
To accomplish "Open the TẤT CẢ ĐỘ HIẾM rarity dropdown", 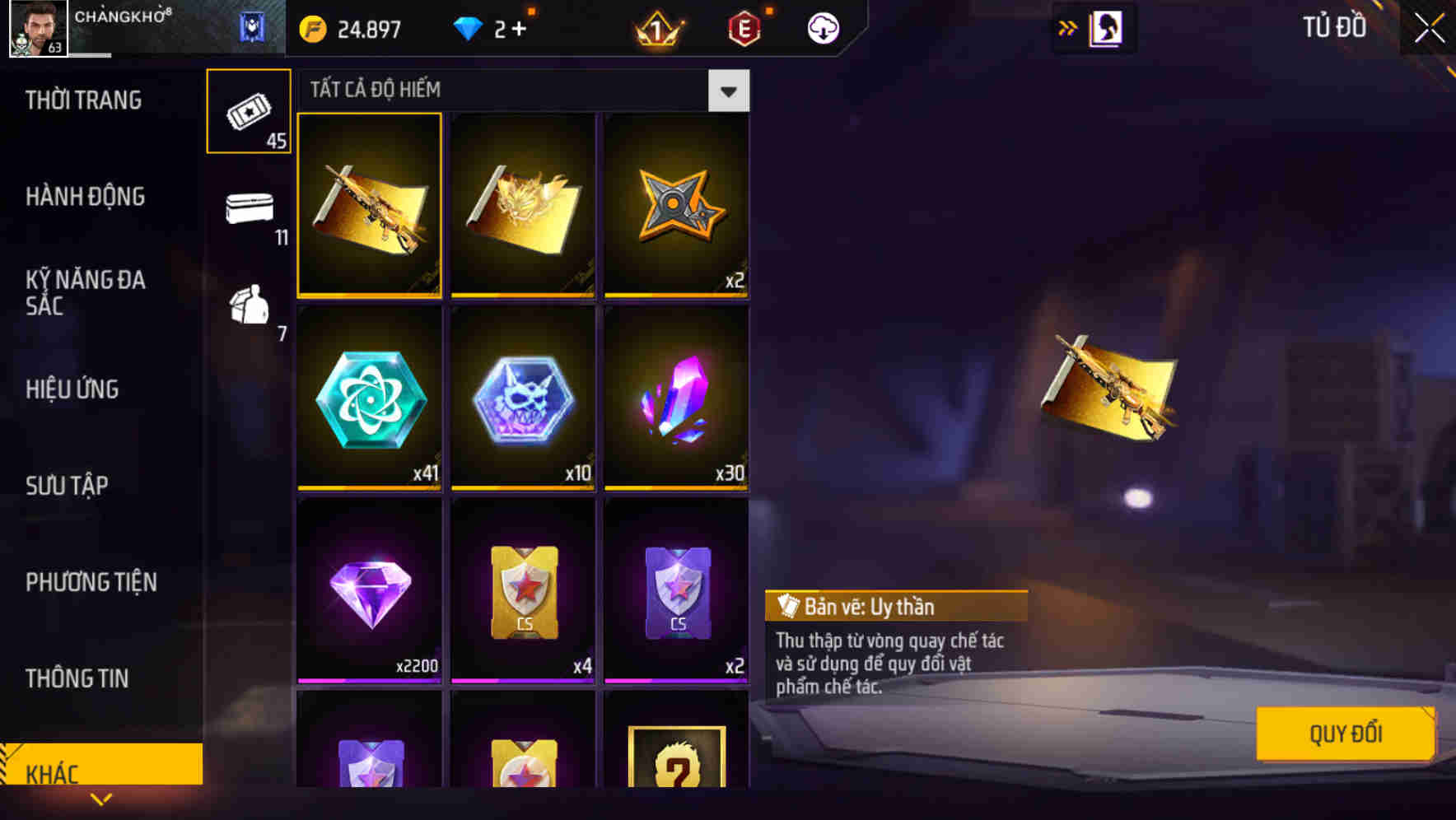I will [728, 91].
